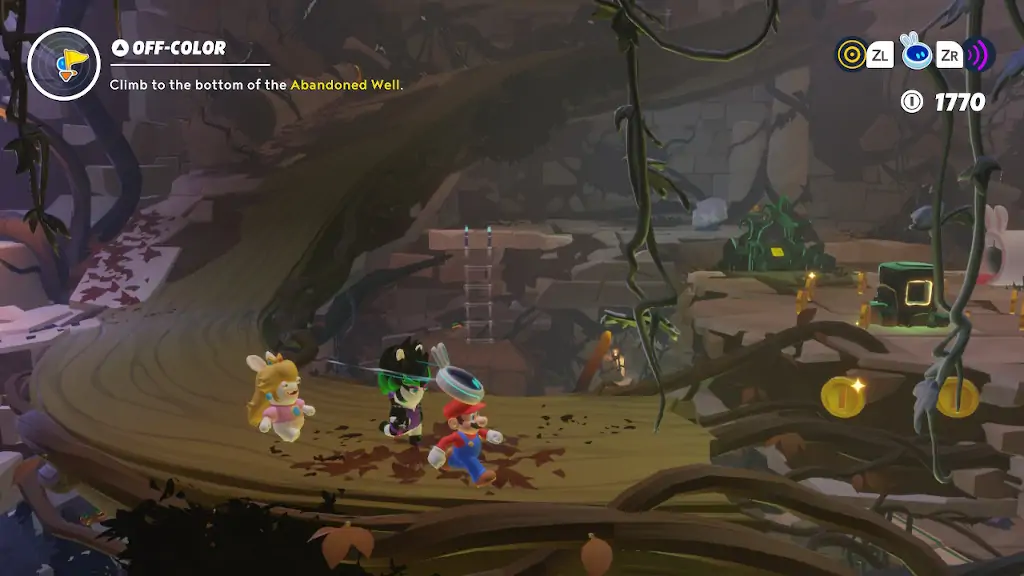
Task: Activate the yellow ring ability icon
Action: click(851, 53)
